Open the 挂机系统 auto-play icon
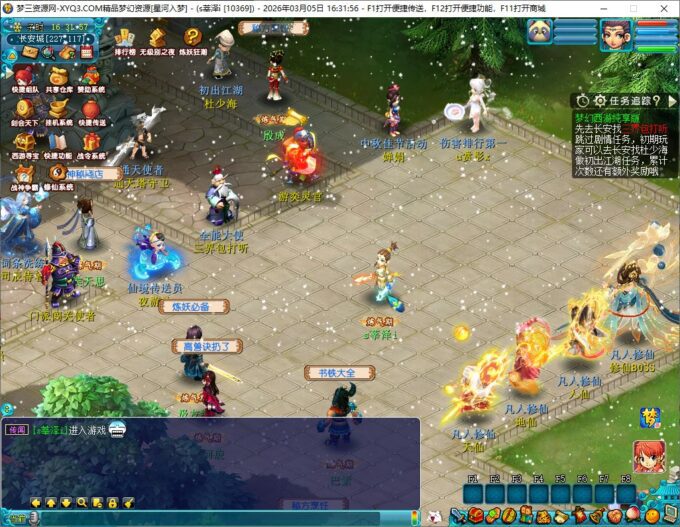 pyautogui.click(x=59, y=109)
